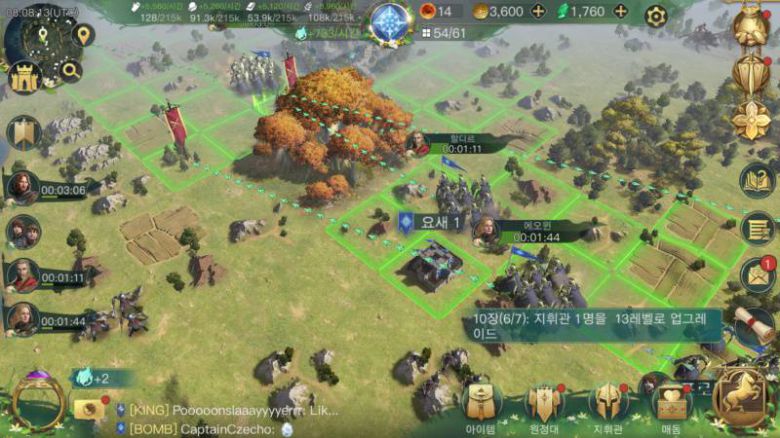Open the mail envelope inbox
The image size is (780, 438).
point(758,274)
